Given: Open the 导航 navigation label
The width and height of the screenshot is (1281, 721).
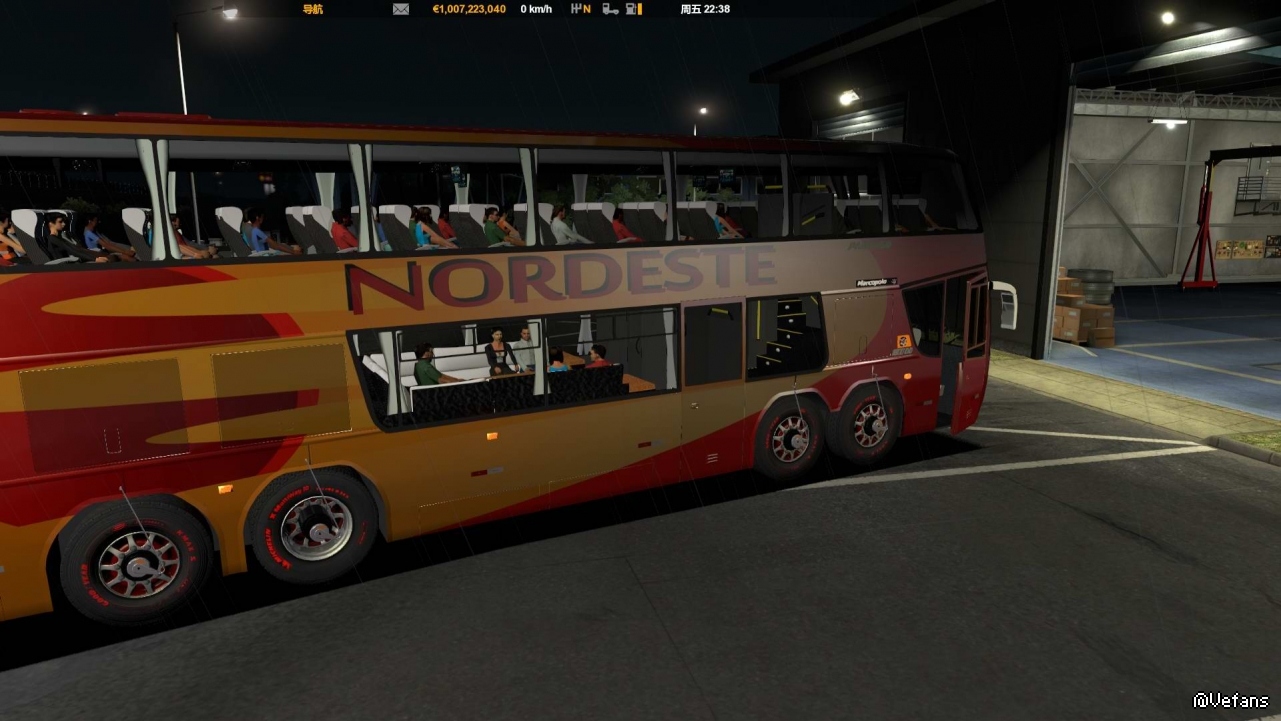Looking at the screenshot, I should (x=312, y=9).
